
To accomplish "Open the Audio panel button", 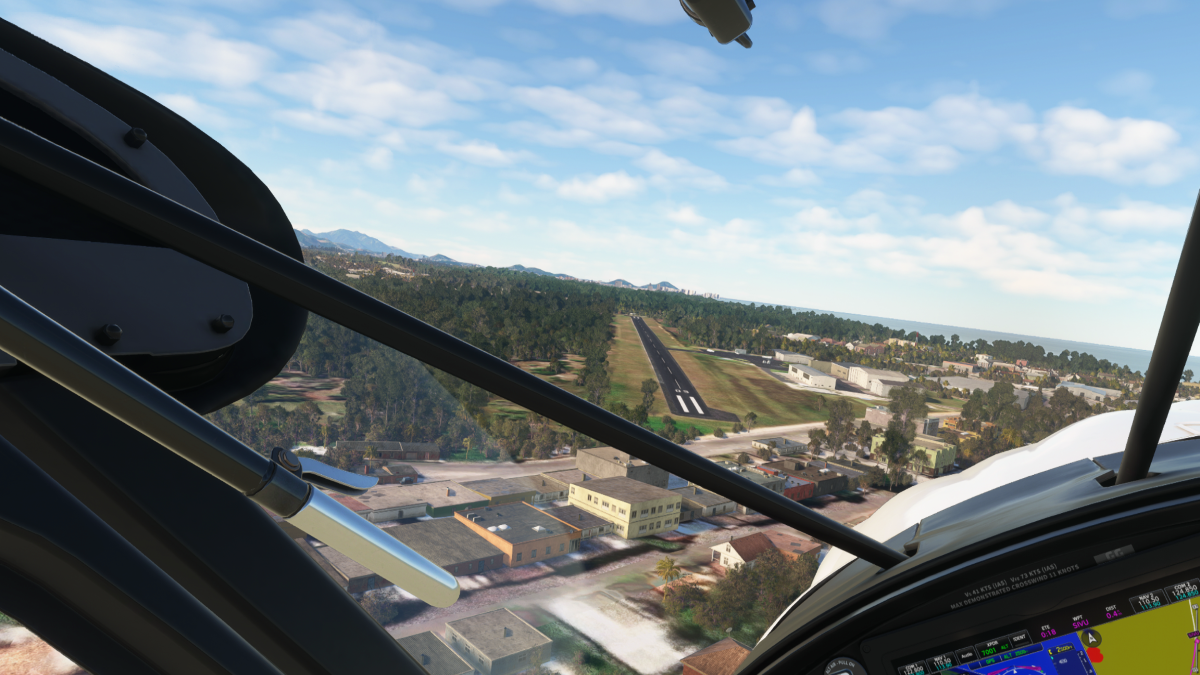I will [x=966, y=655].
